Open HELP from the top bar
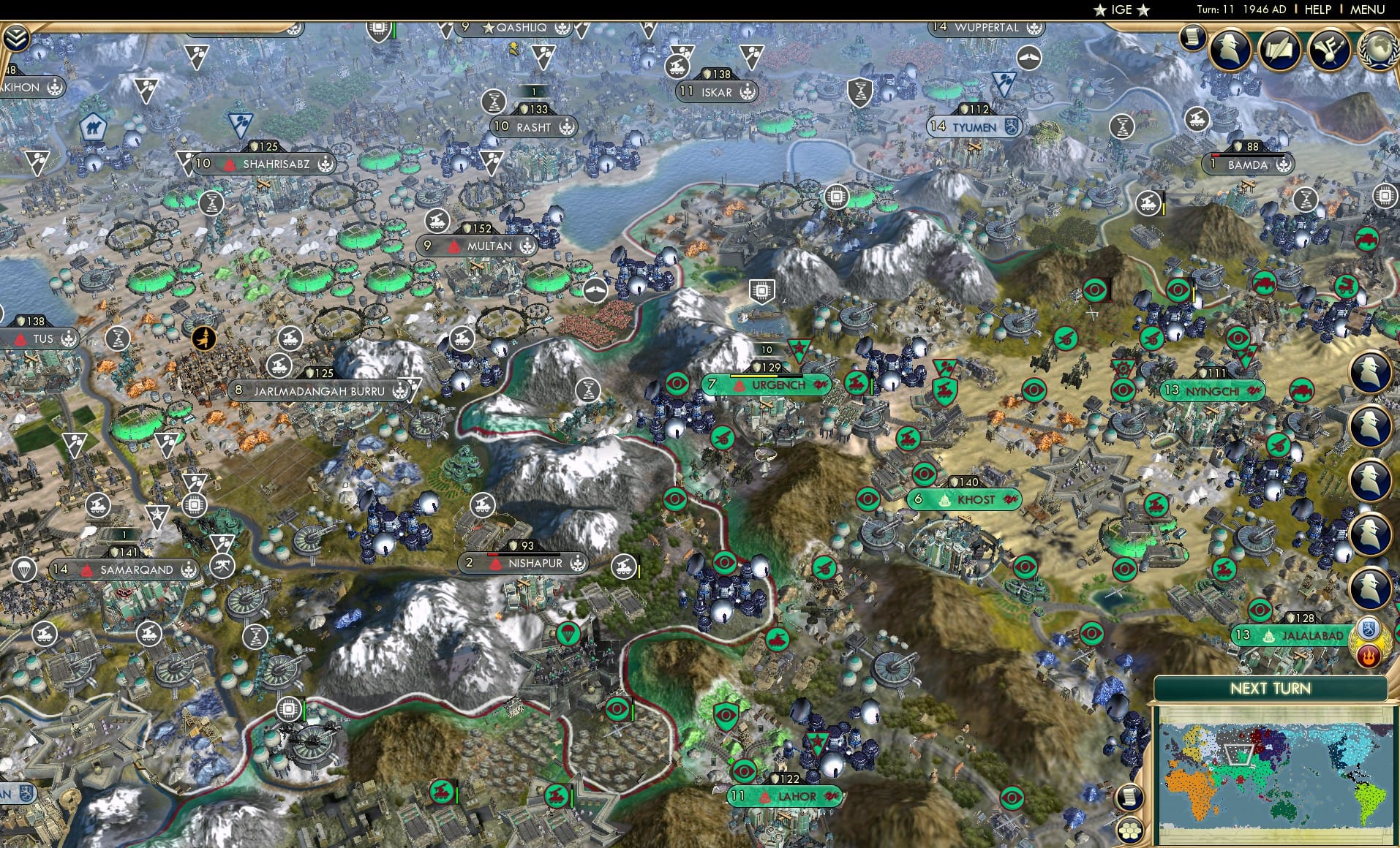This screenshot has width=1400, height=848. click(x=1317, y=10)
